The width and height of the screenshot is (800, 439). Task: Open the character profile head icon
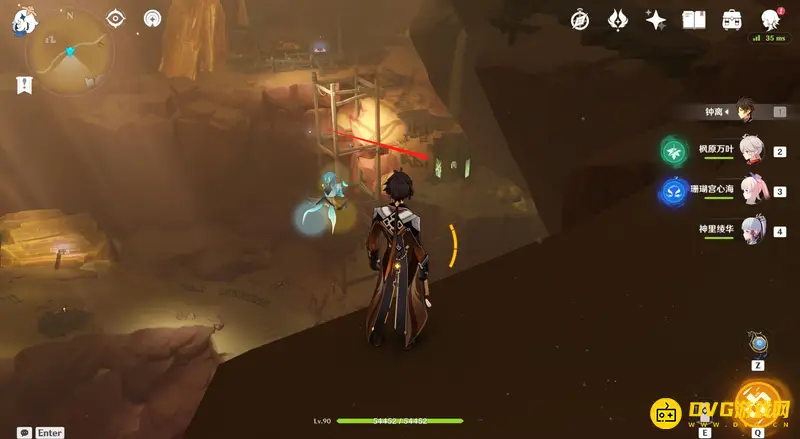pos(771,19)
